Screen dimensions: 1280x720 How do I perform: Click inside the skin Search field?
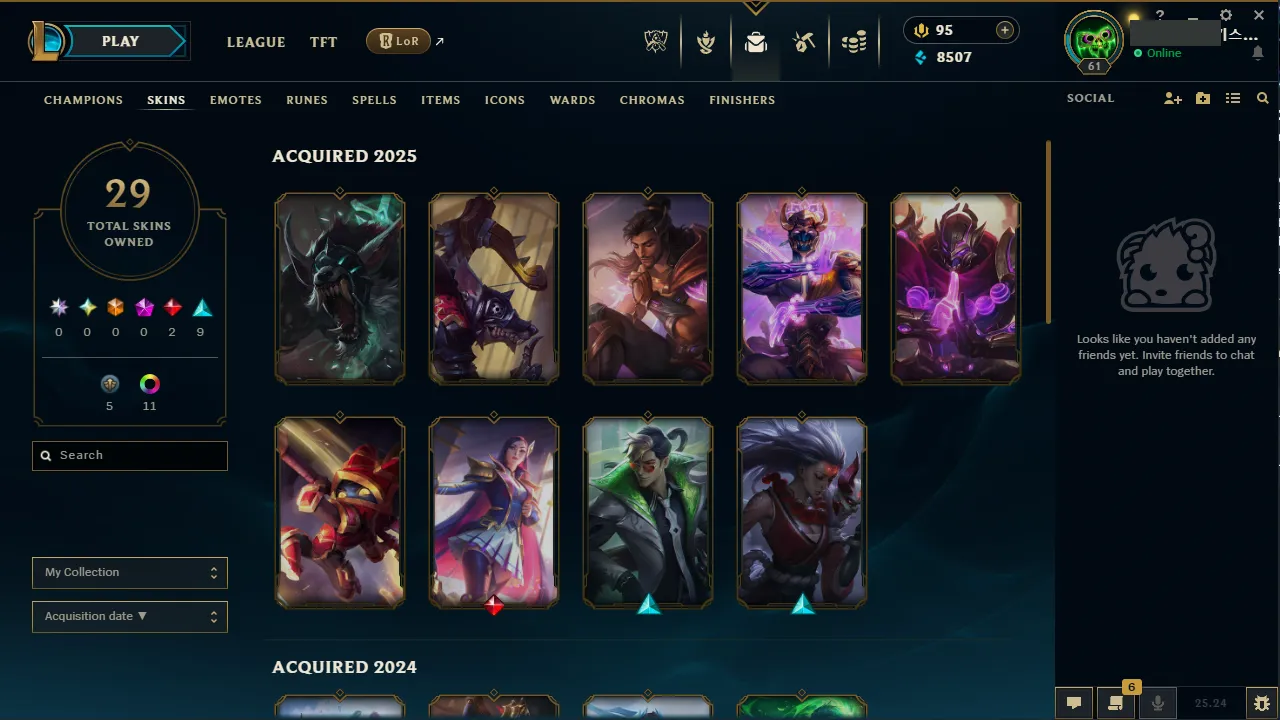pyautogui.click(x=129, y=455)
